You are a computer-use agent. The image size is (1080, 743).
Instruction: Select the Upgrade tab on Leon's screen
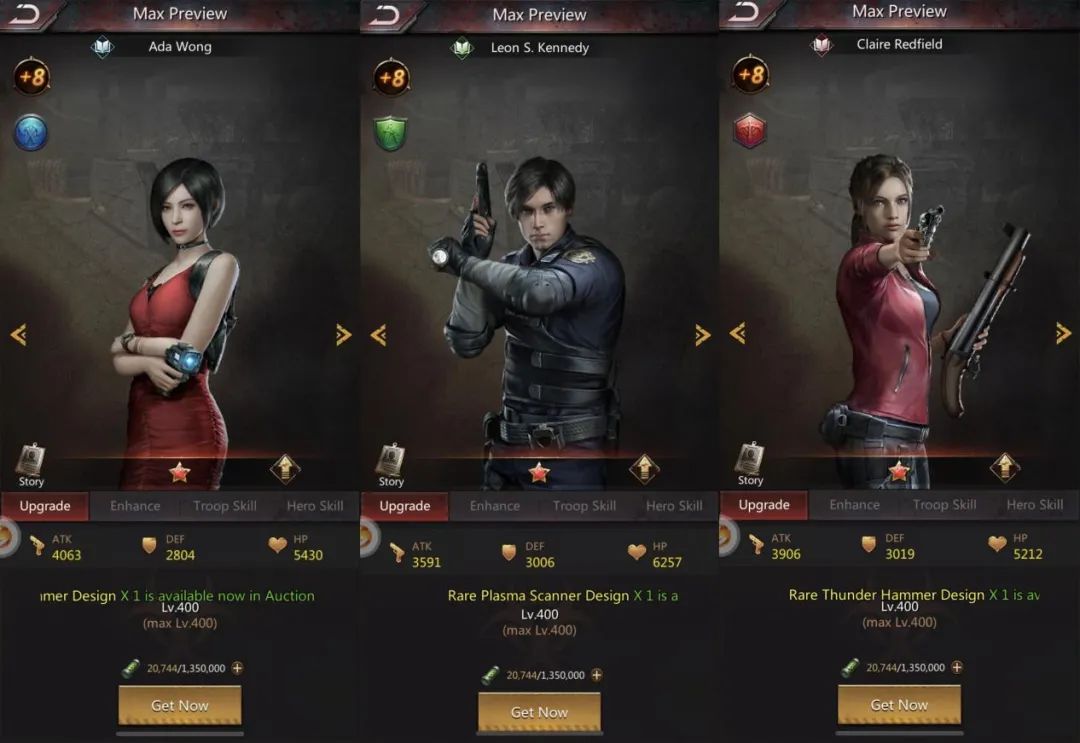pos(404,506)
